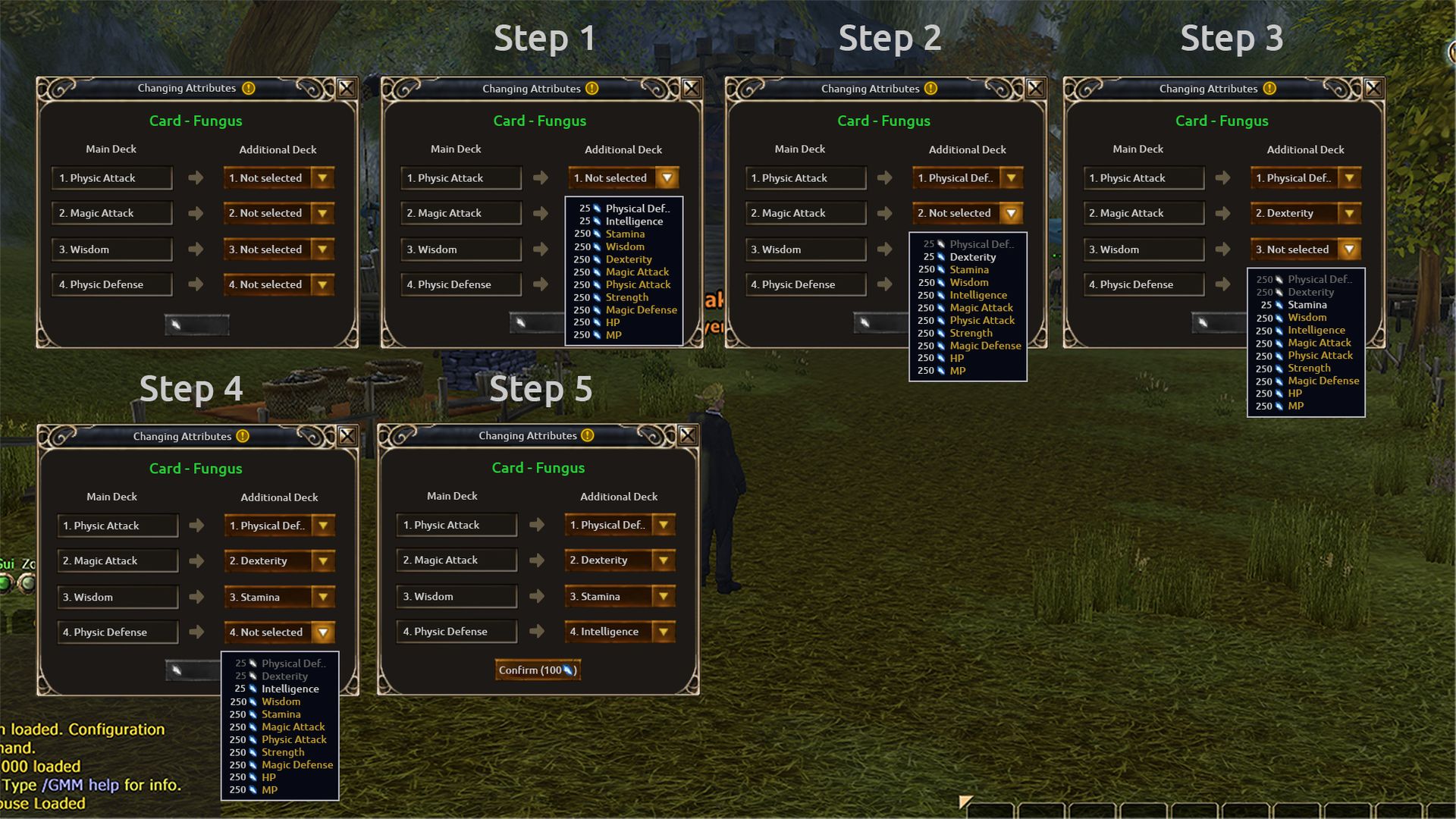Click the Confirm (100) button
1456x819 pixels.
click(538, 670)
